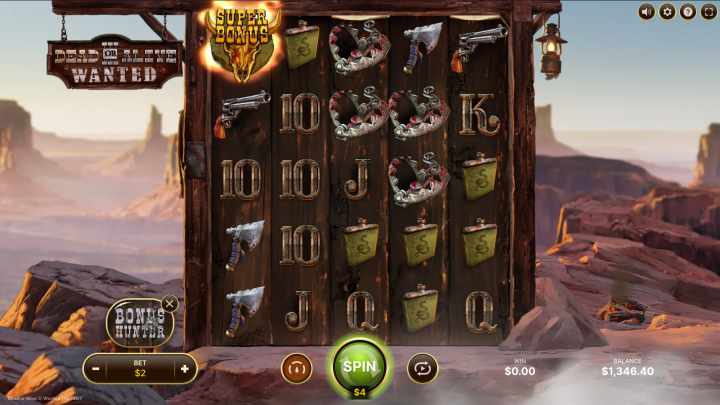
Task: Spin the reels with the green SPIN button
Action: pos(359,365)
